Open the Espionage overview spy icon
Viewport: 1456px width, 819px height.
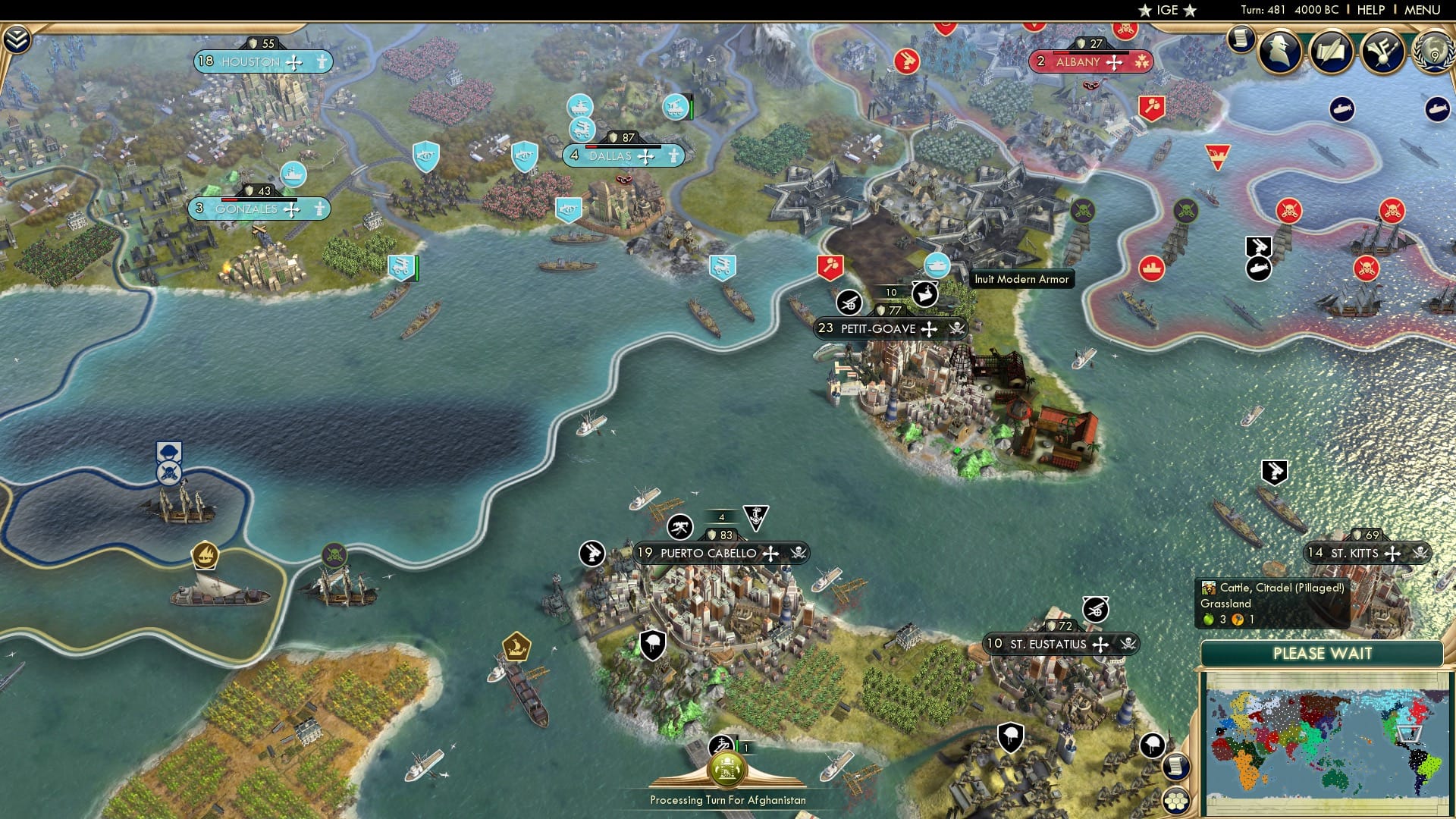click(1282, 53)
